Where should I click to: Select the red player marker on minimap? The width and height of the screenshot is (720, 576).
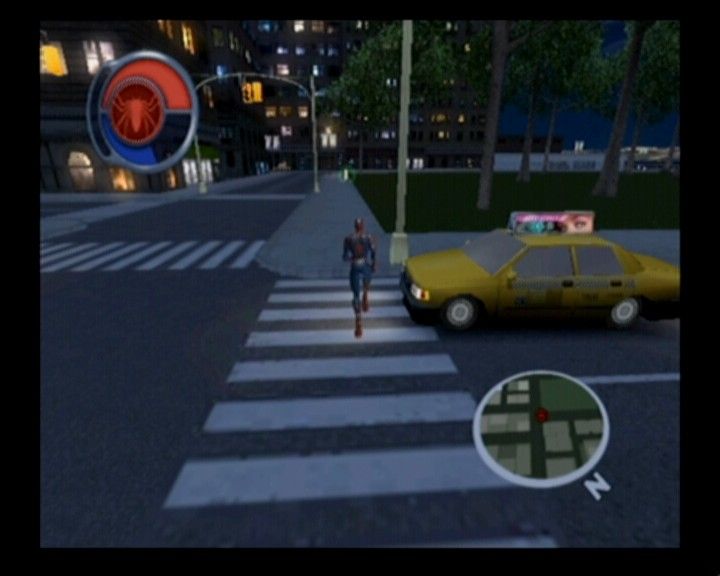point(542,414)
